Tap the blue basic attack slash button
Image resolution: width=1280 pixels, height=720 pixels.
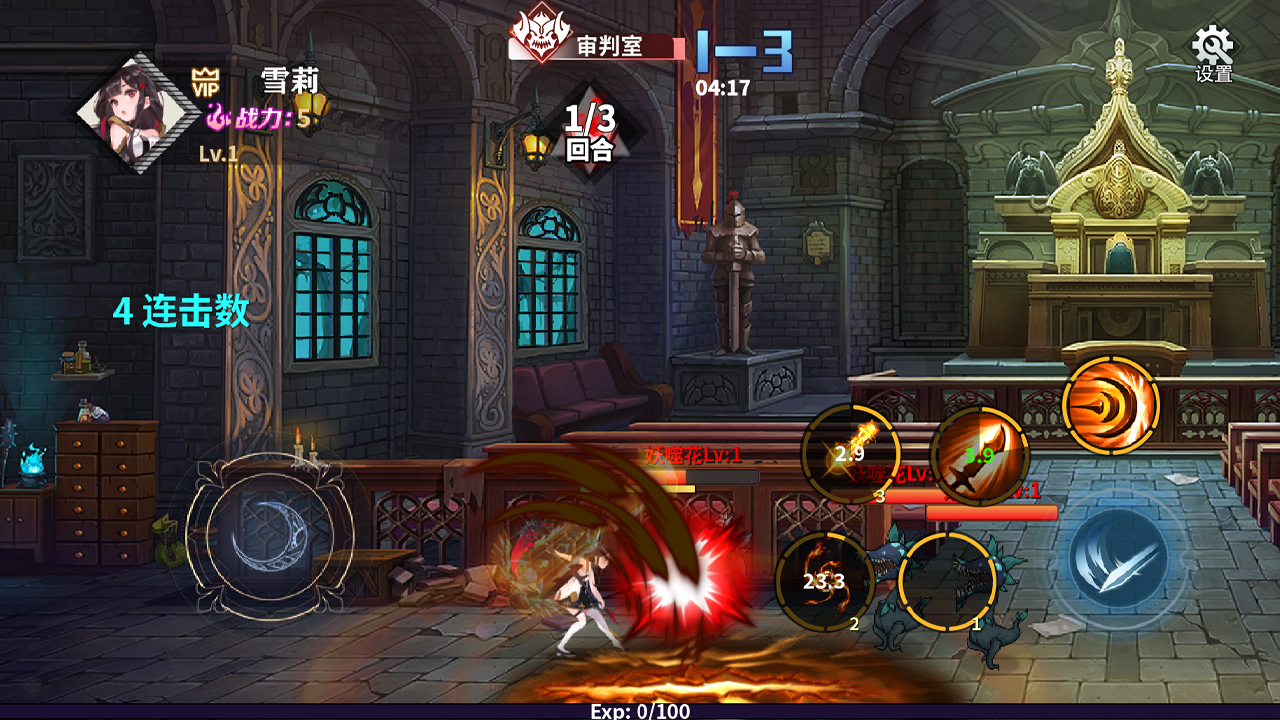[1117, 558]
